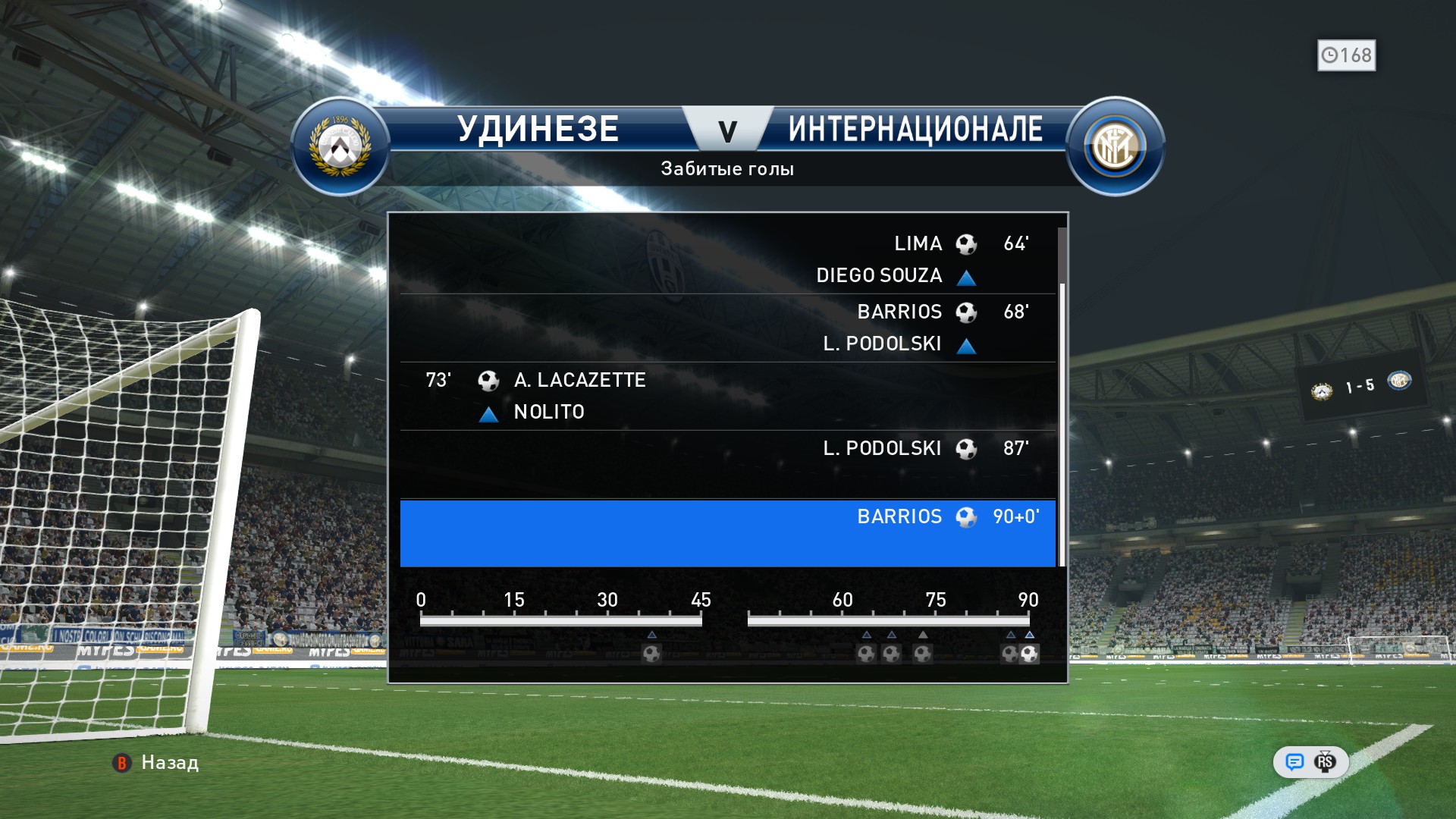Choose the Barrios 68' goal row

tap(726, 327)
